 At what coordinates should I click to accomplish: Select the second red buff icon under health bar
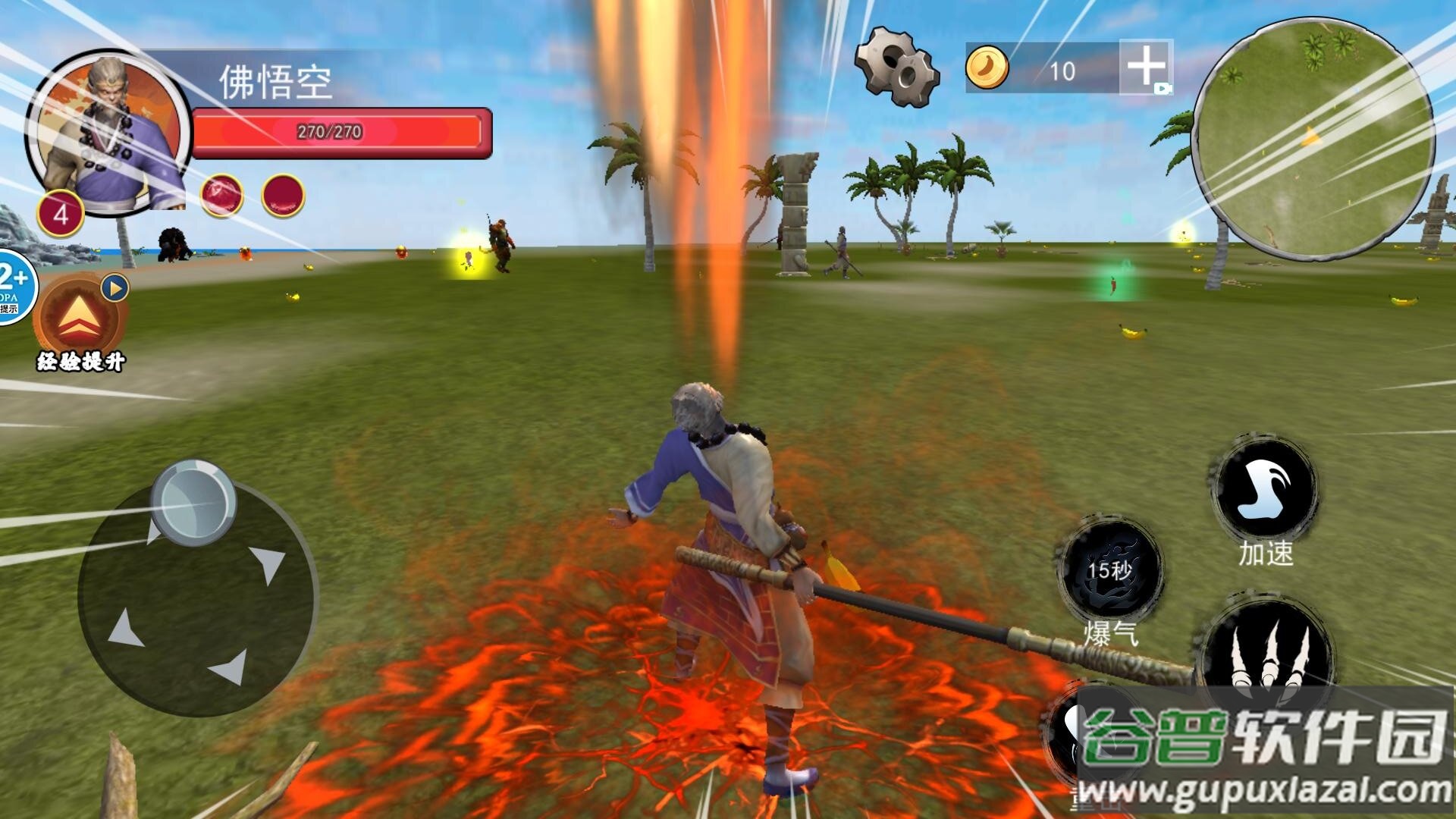pos(283,195)
